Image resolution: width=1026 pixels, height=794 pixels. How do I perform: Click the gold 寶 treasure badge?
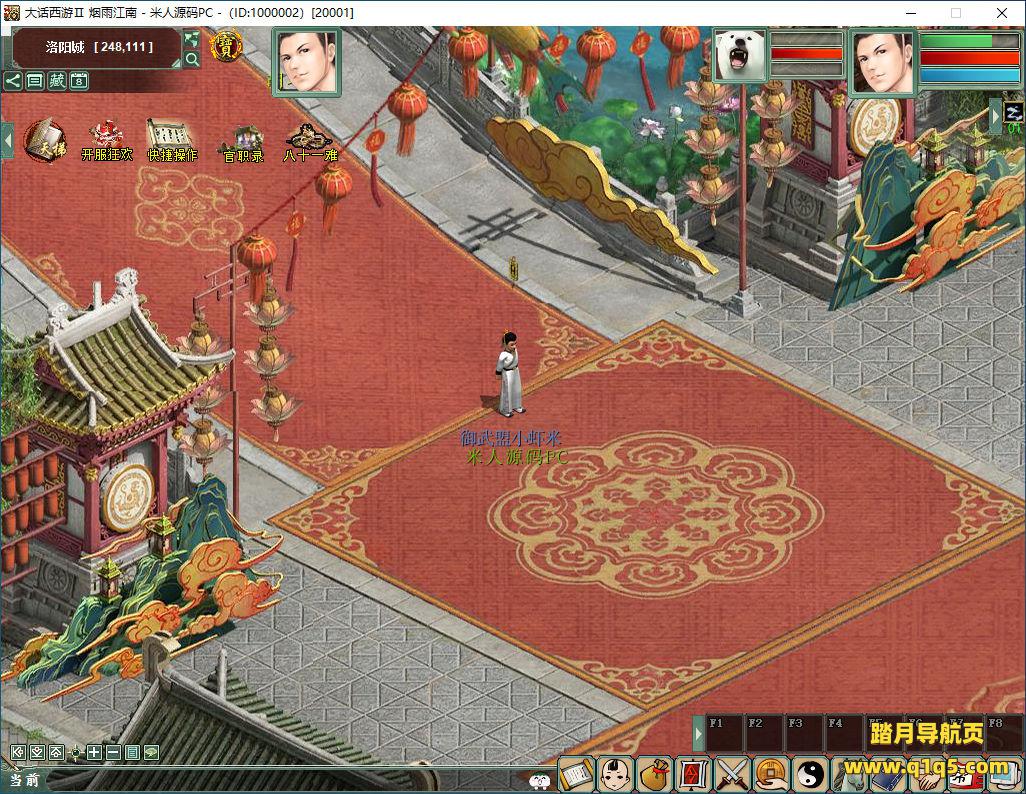tap(225, 46)
